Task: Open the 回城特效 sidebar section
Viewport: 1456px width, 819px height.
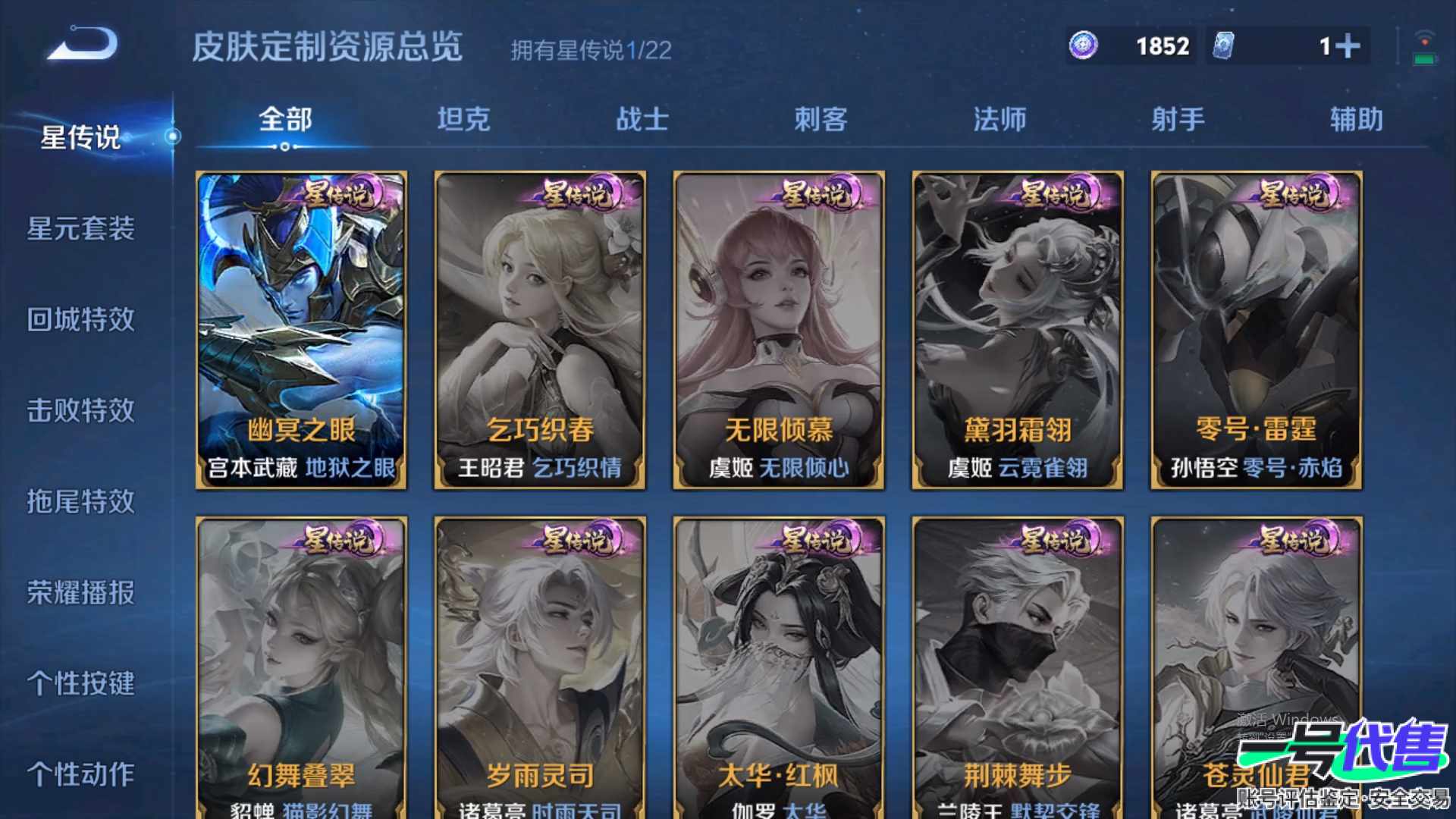Action: [x=82, y=320]
